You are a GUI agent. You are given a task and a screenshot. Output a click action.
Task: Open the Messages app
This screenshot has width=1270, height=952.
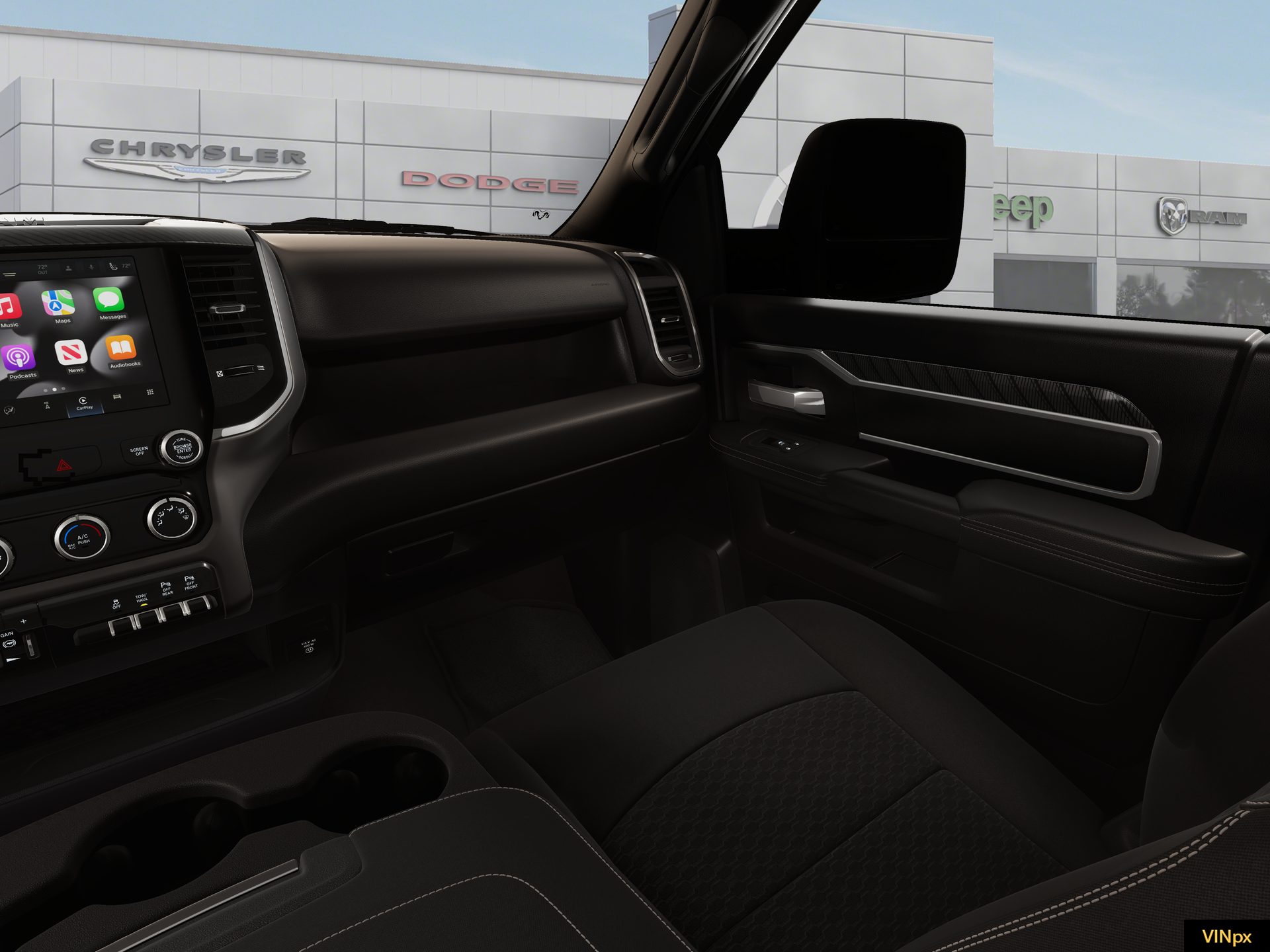[110, 301]
